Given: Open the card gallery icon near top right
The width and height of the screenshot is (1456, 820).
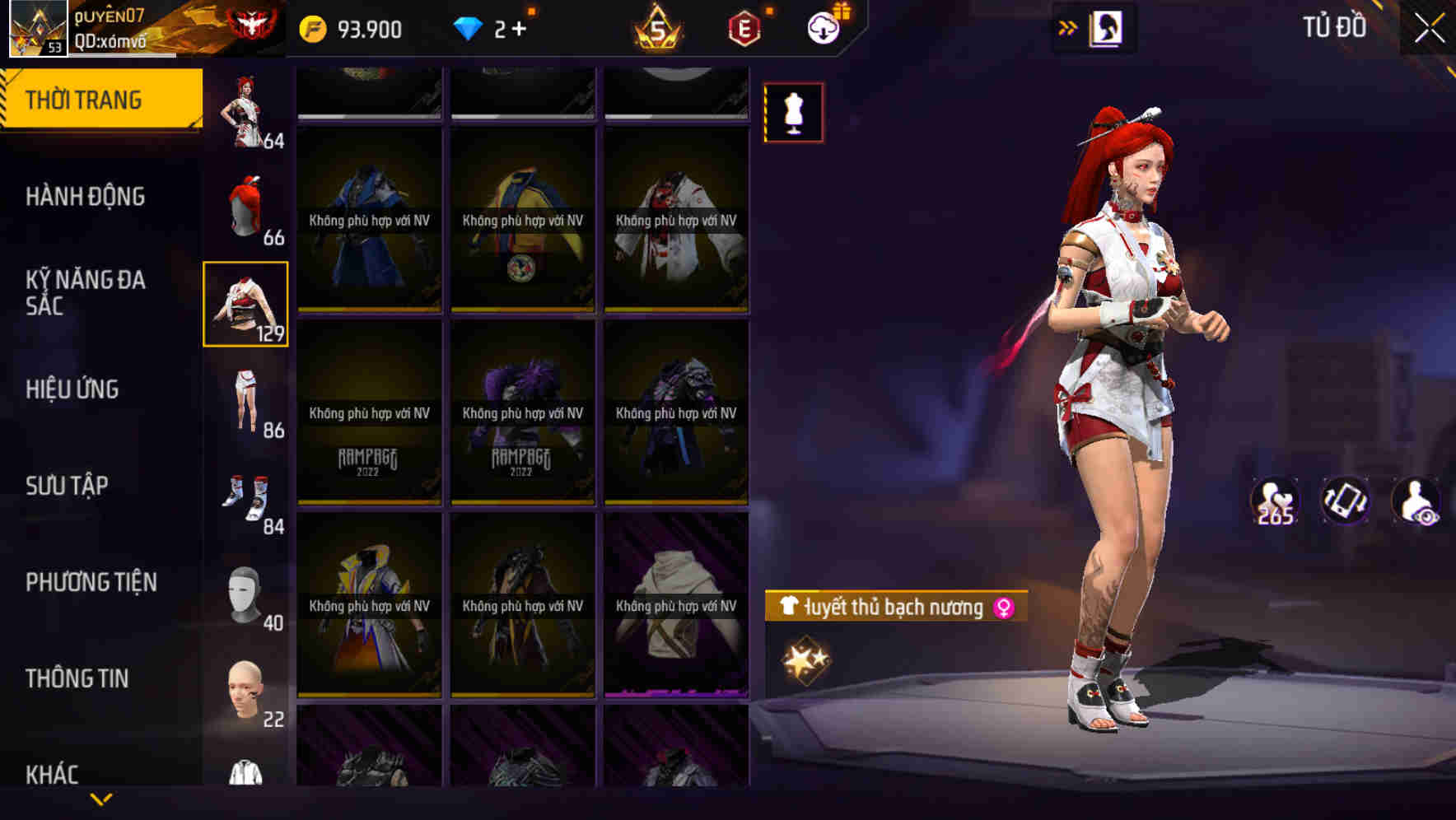Looking at the screenshot, I should pos(1106,27).
